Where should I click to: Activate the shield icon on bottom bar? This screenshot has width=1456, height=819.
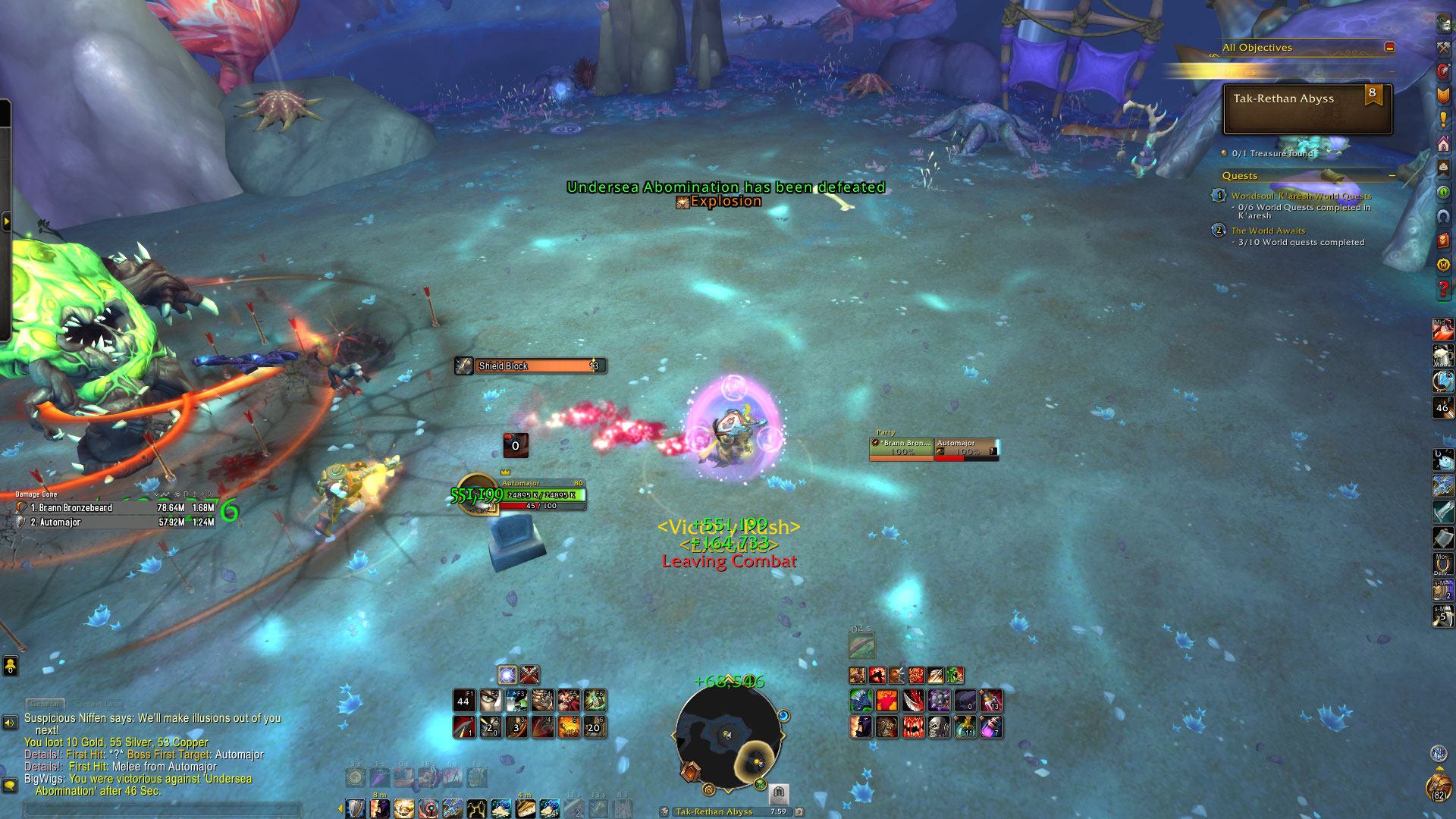355,808
